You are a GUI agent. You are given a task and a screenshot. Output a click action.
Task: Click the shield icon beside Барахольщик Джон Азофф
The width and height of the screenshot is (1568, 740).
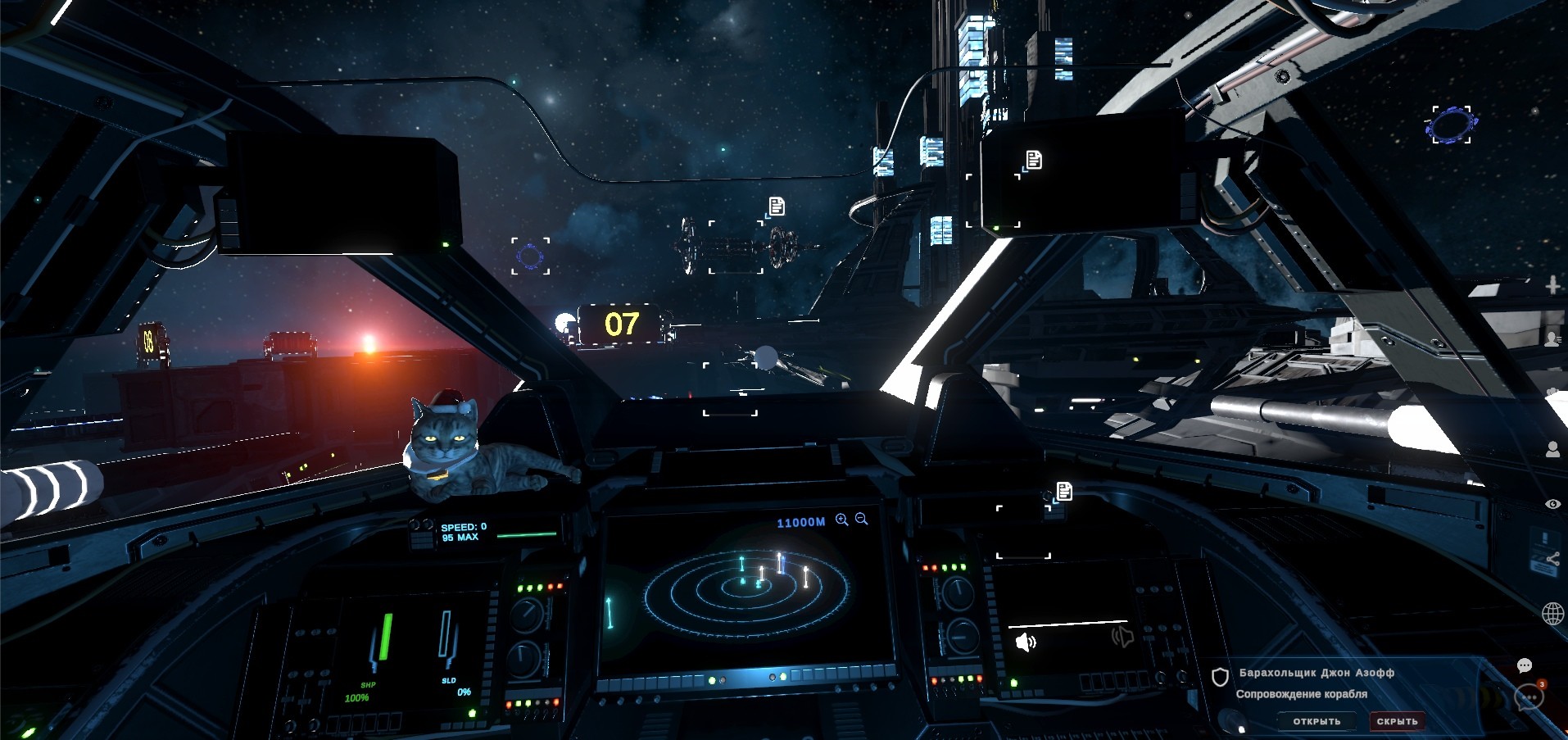tap(1220, 677)
